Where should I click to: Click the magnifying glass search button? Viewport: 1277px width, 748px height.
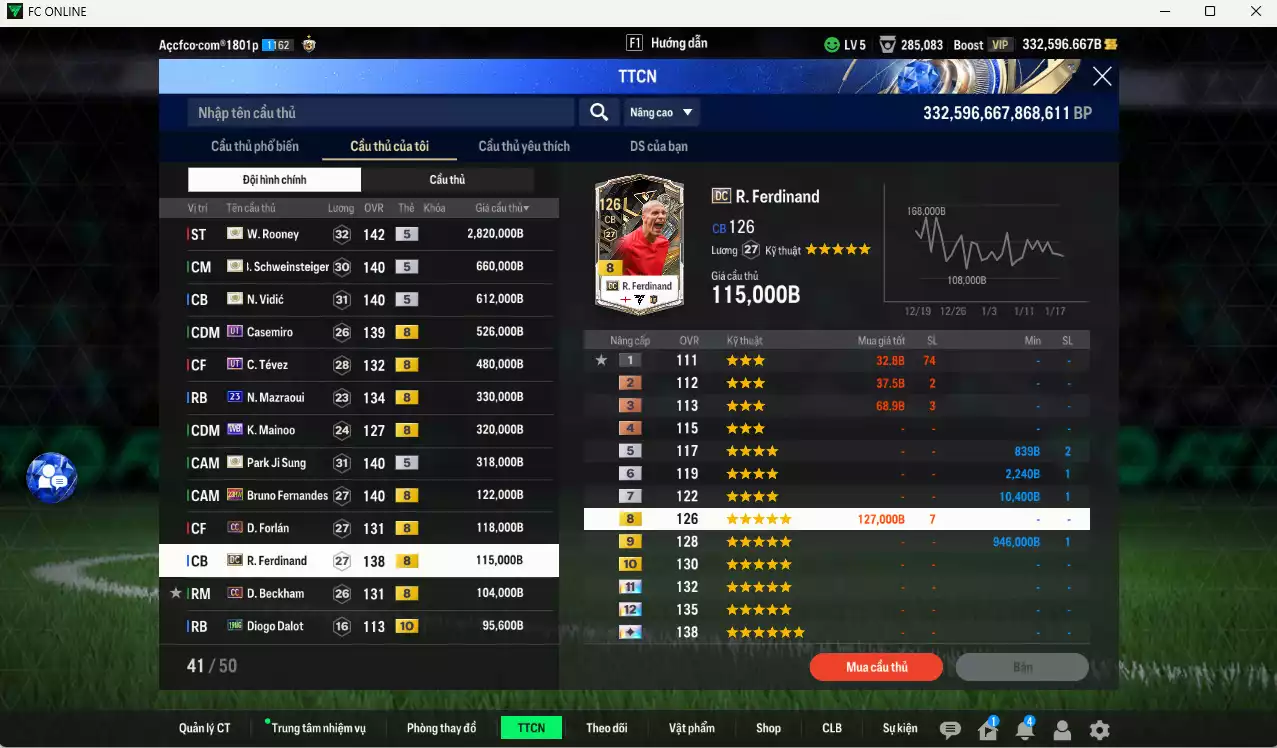pyautogui.click(x=598, y=113)
